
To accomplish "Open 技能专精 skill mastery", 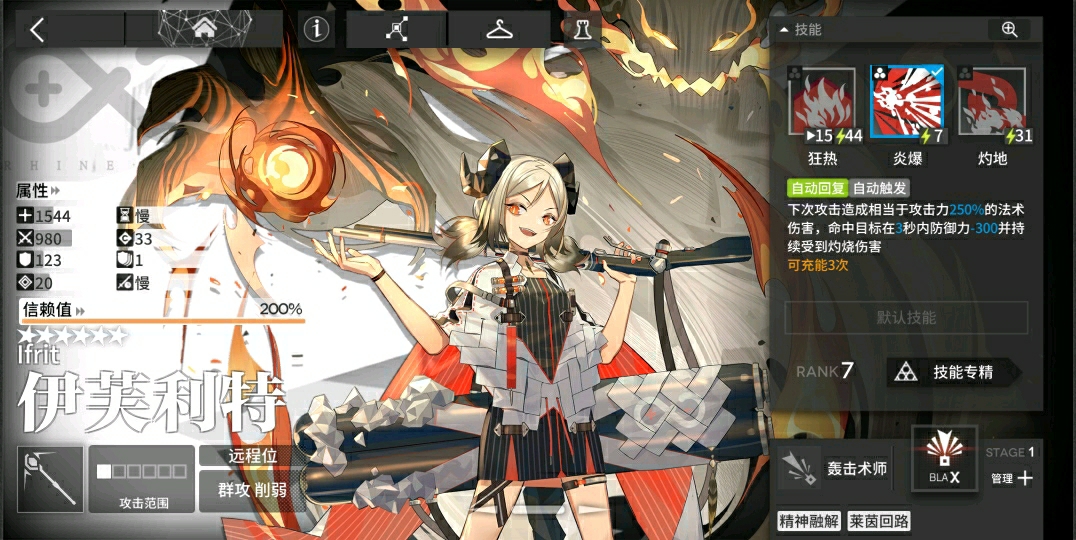I will (x=954, y=372).
